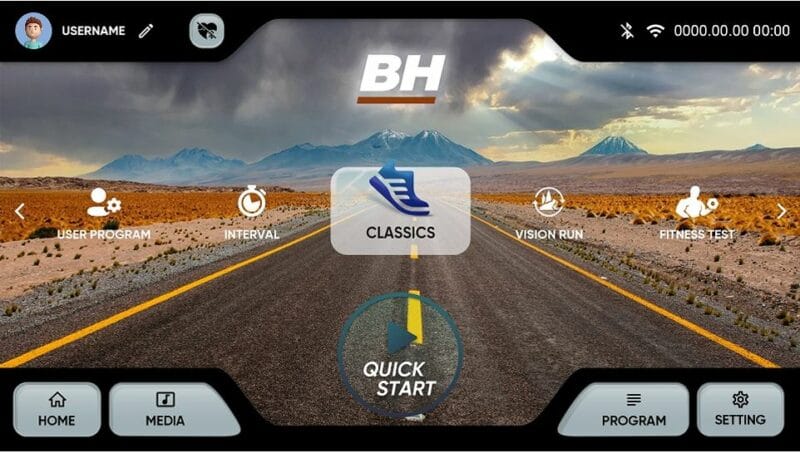Image resolution: width=800 pixels, height=453 pixels.
Task: Select the Fitness Test program
Action: pyautogui.click(x=697, y=213)
